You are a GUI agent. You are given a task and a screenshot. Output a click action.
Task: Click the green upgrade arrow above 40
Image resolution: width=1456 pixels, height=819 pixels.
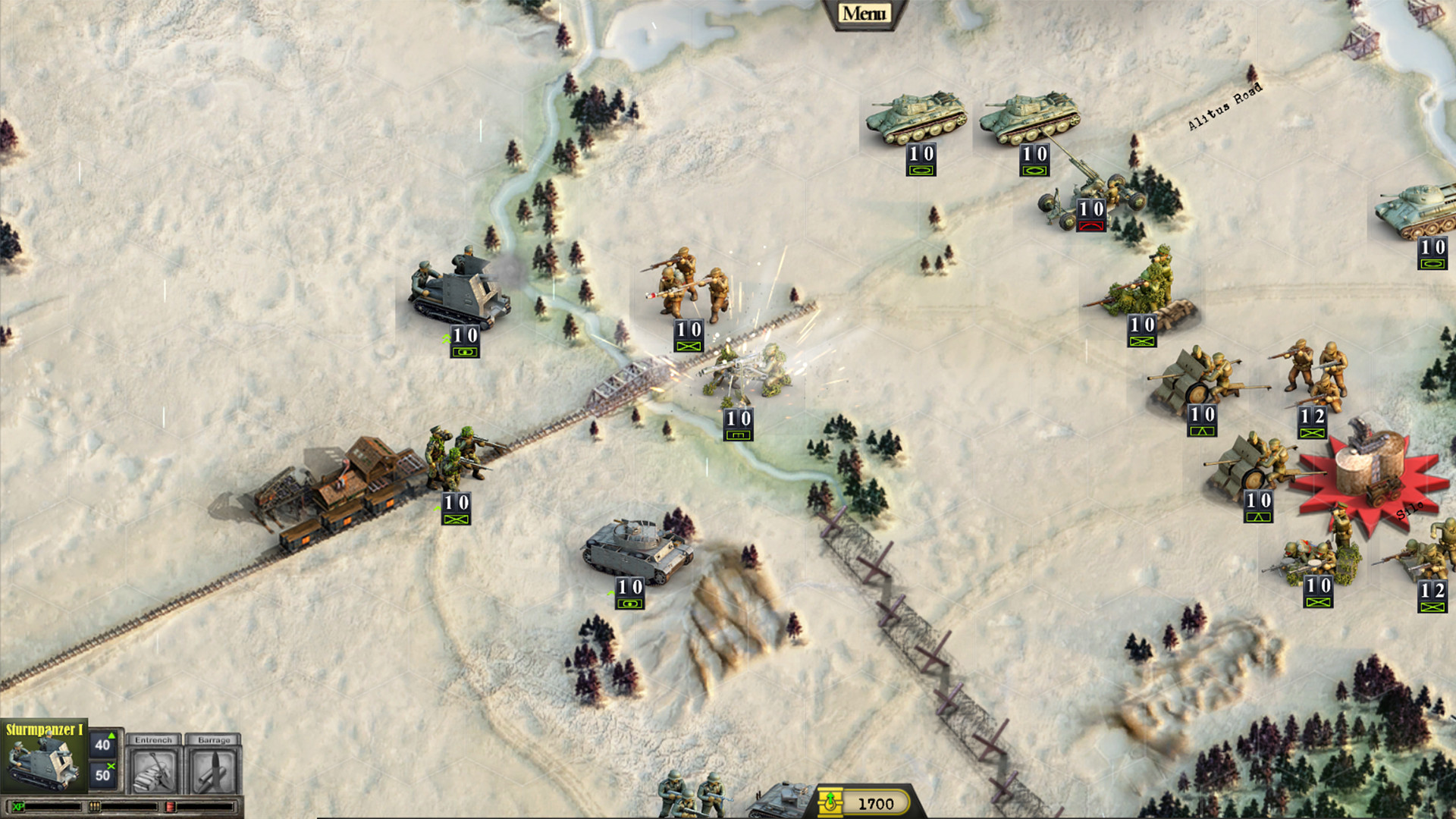(112, 735)
